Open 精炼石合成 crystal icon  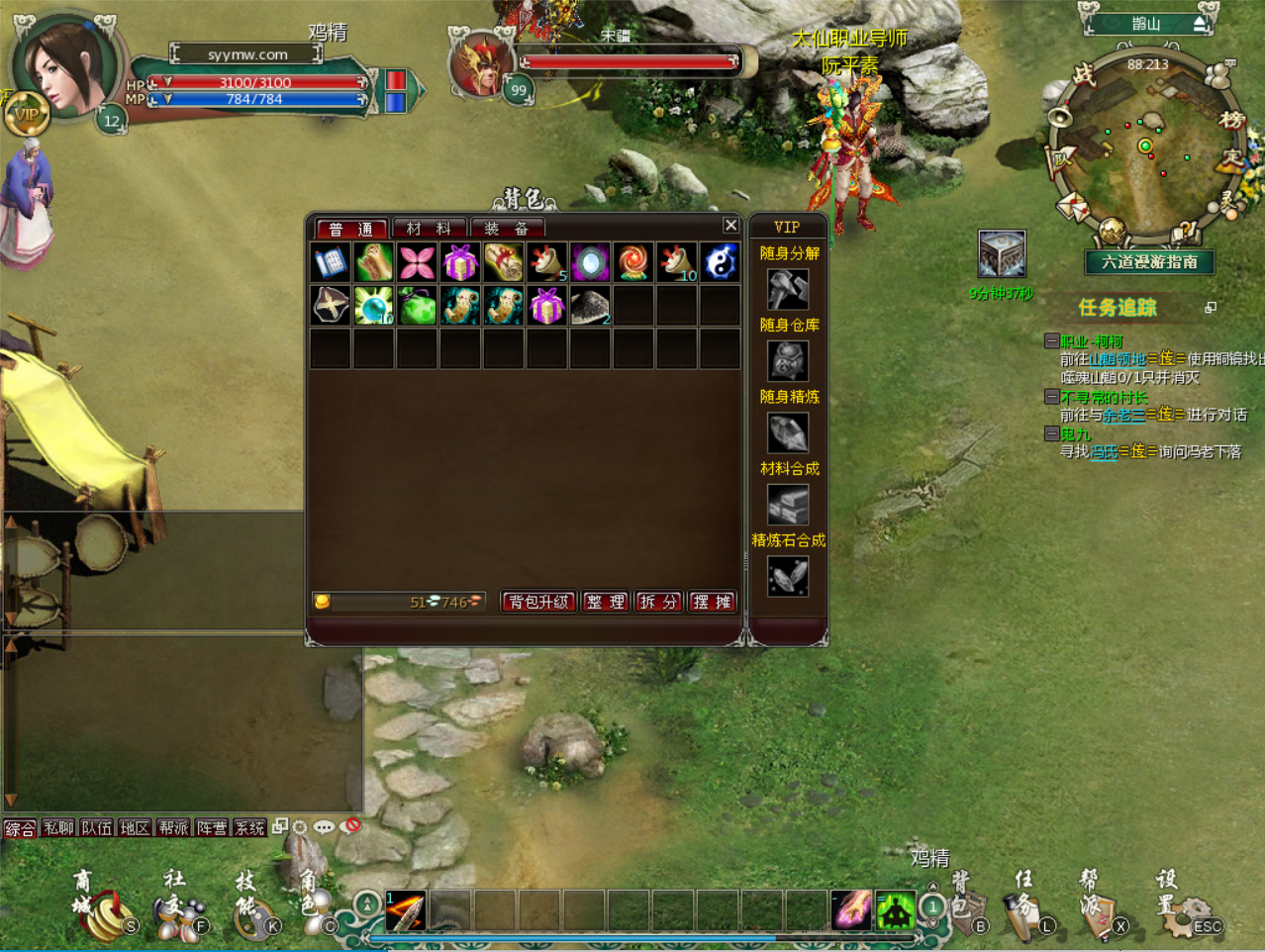point(788,576)
